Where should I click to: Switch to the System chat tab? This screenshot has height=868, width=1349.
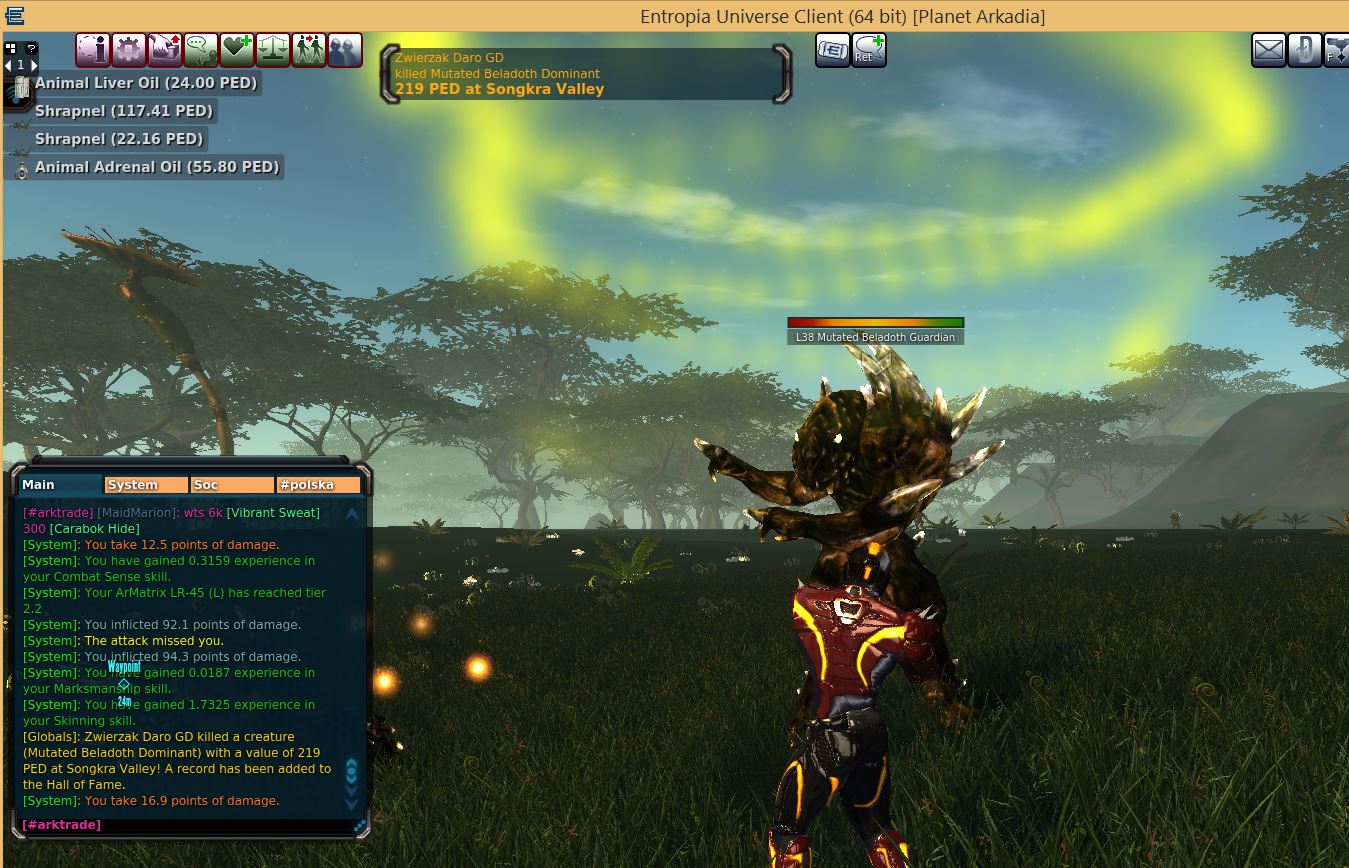click(x=146, y=485)
